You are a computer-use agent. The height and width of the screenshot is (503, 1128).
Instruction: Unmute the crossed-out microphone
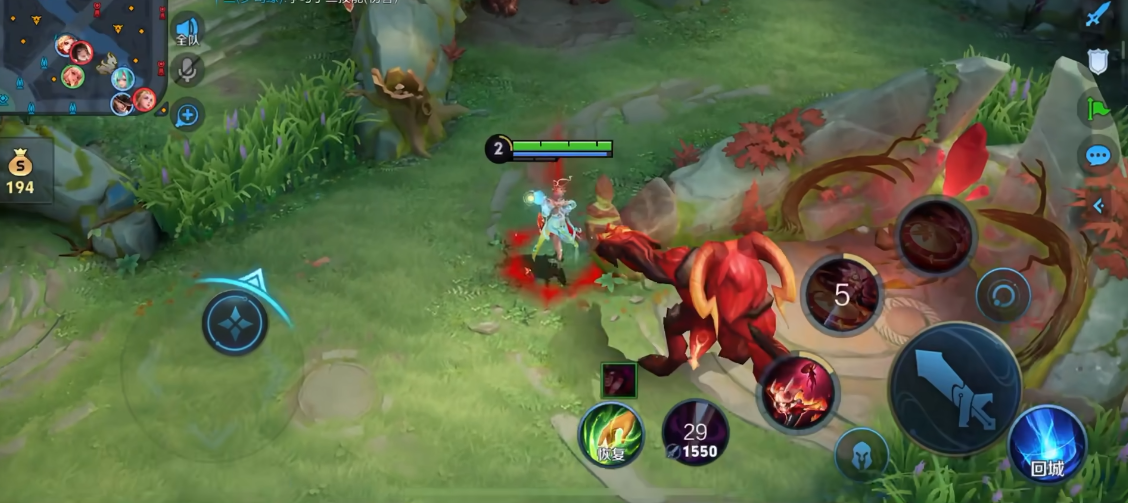187,69
